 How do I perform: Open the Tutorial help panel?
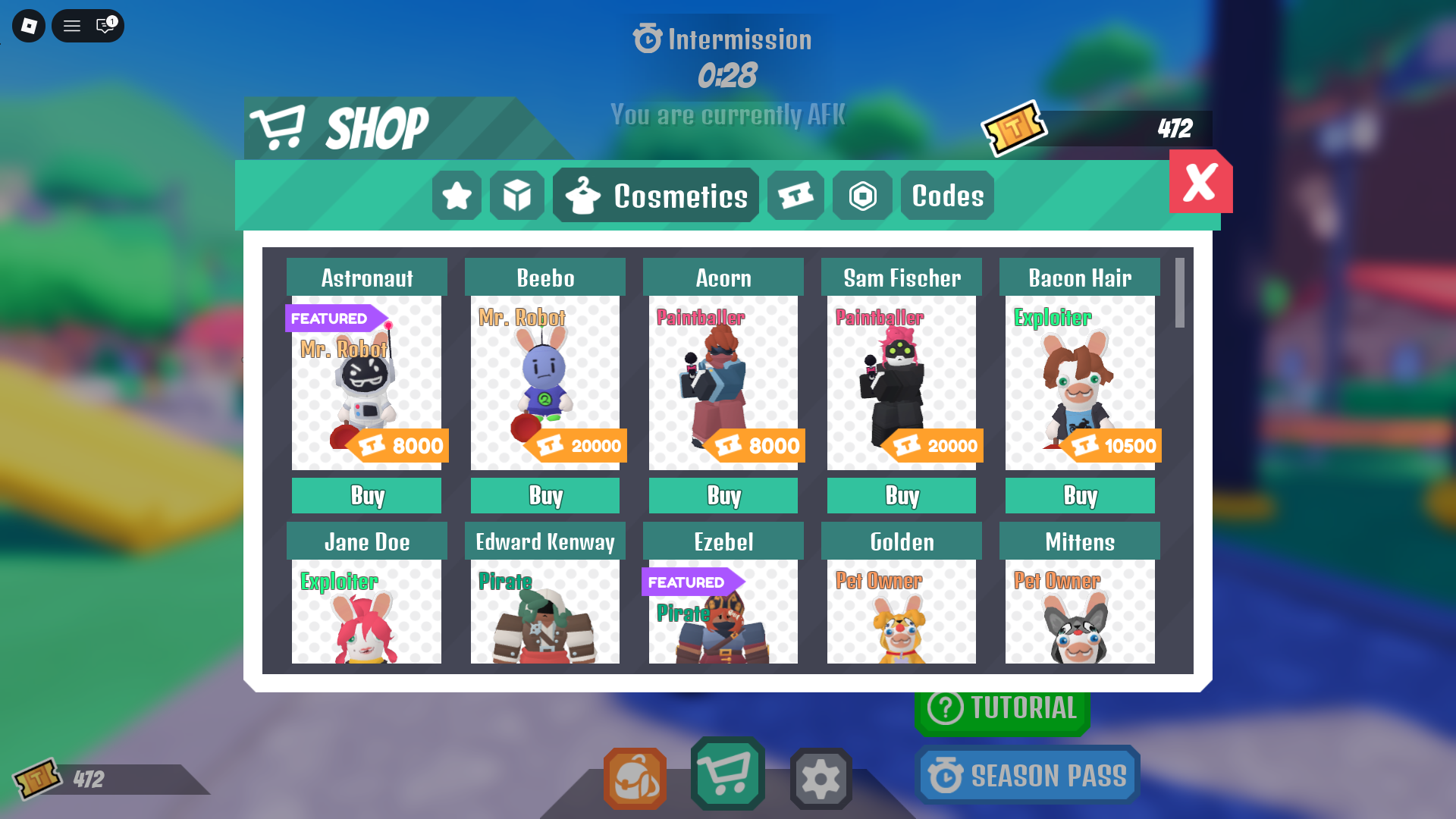click(1003, 708)
